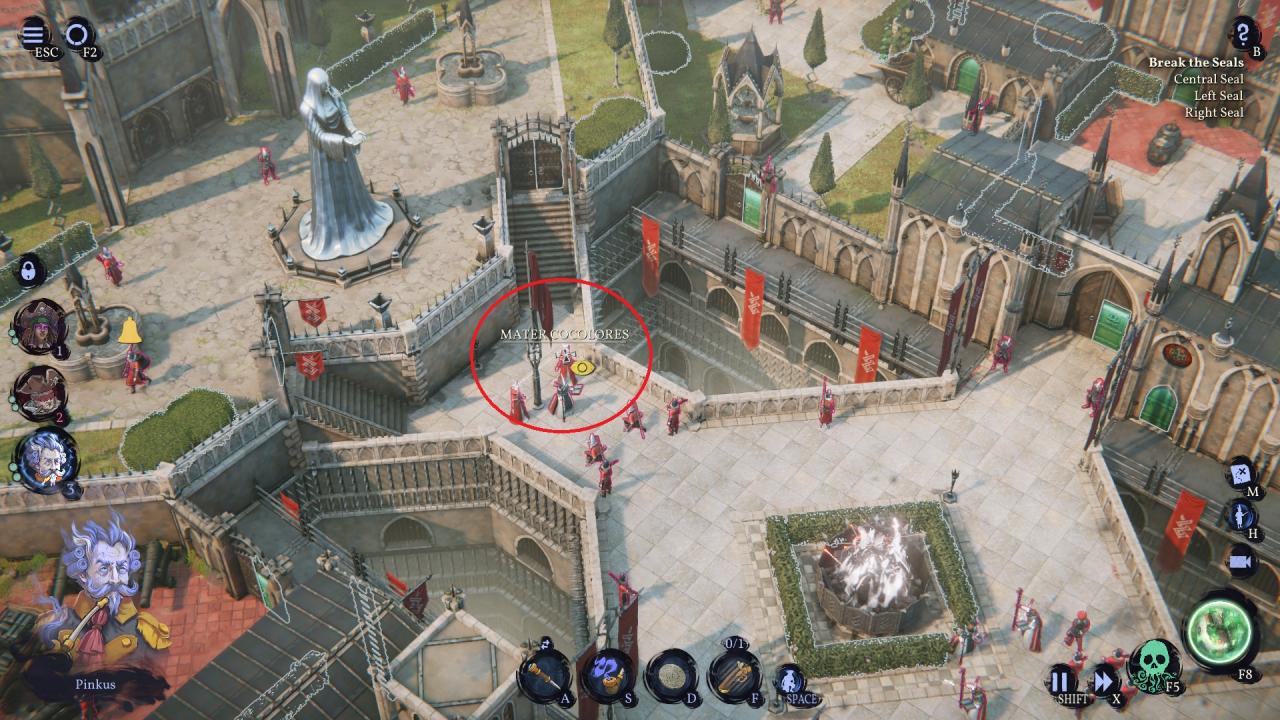Toggle the padlock icon above the crew portraits
The width and height of the screenshot is (1280, 720).
tap(29, 270)
